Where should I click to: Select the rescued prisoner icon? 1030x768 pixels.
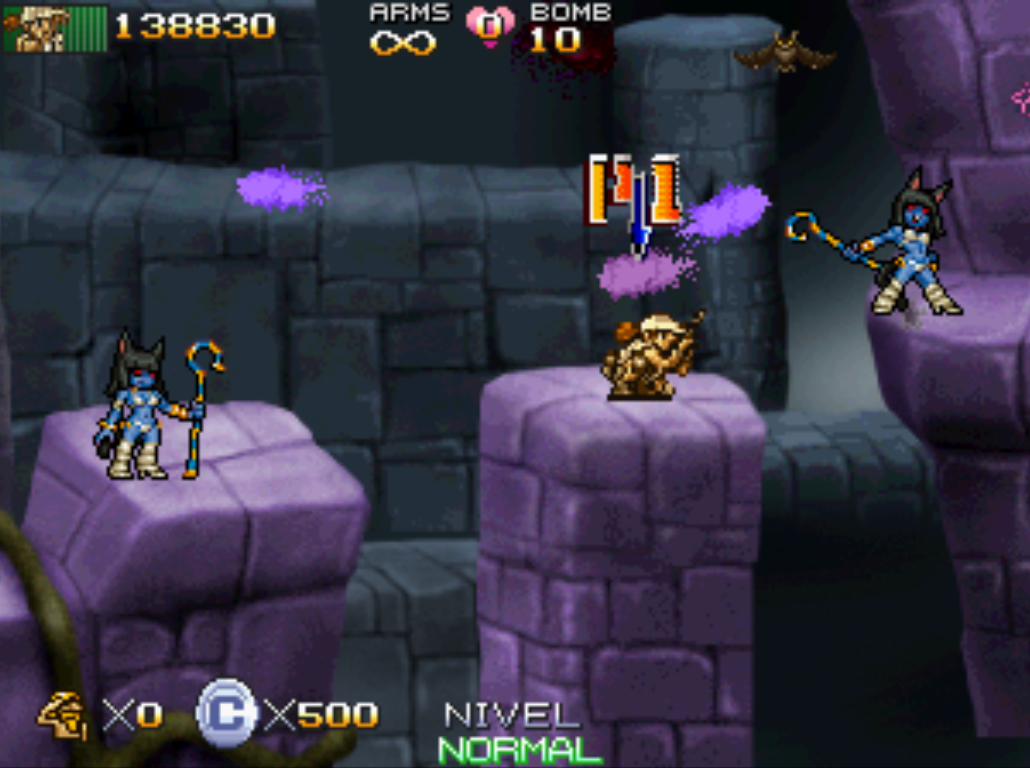(x=62, y=714)
